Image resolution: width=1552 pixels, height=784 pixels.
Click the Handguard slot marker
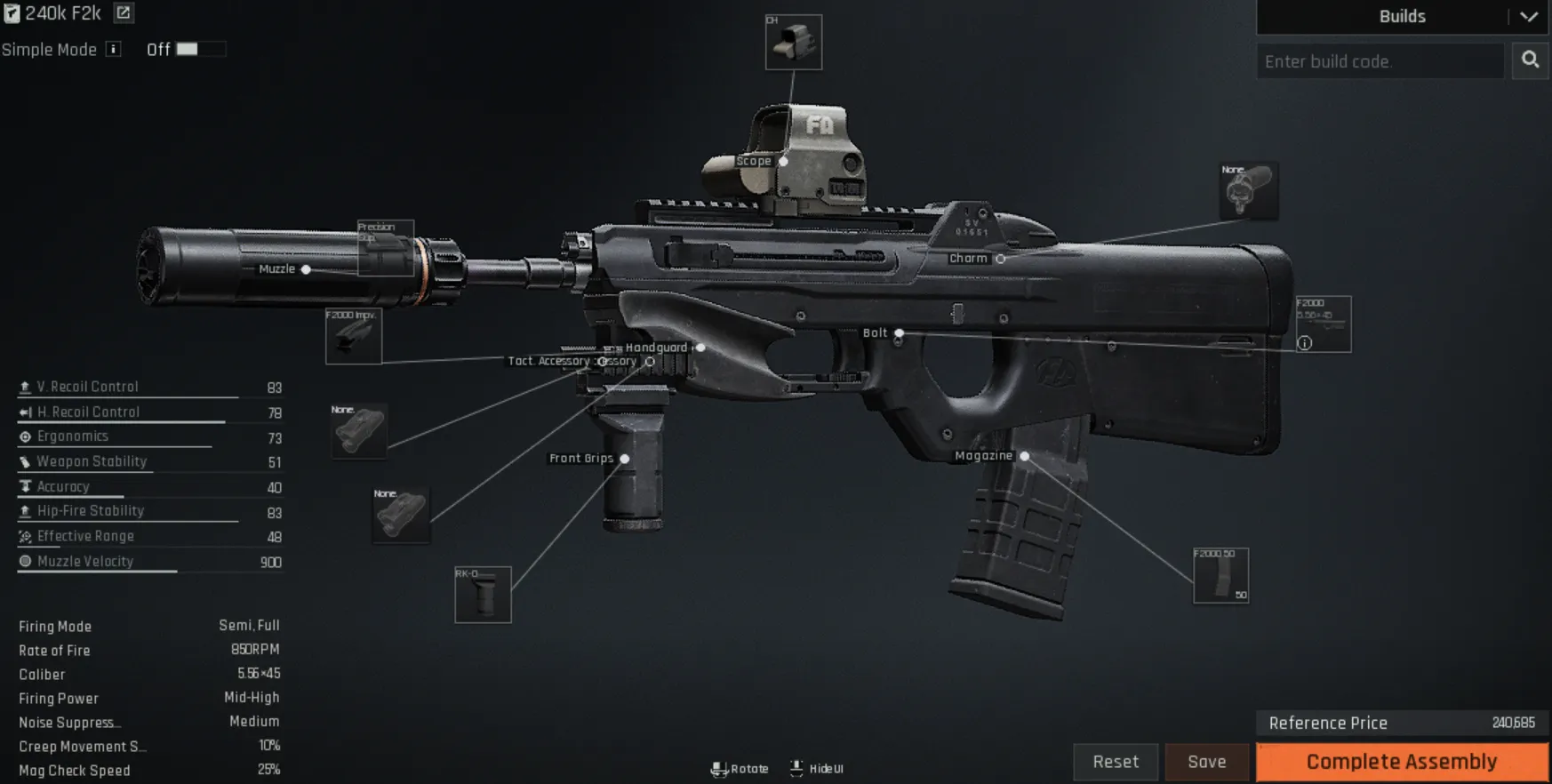pyautogui.click(x=700, y=348)
